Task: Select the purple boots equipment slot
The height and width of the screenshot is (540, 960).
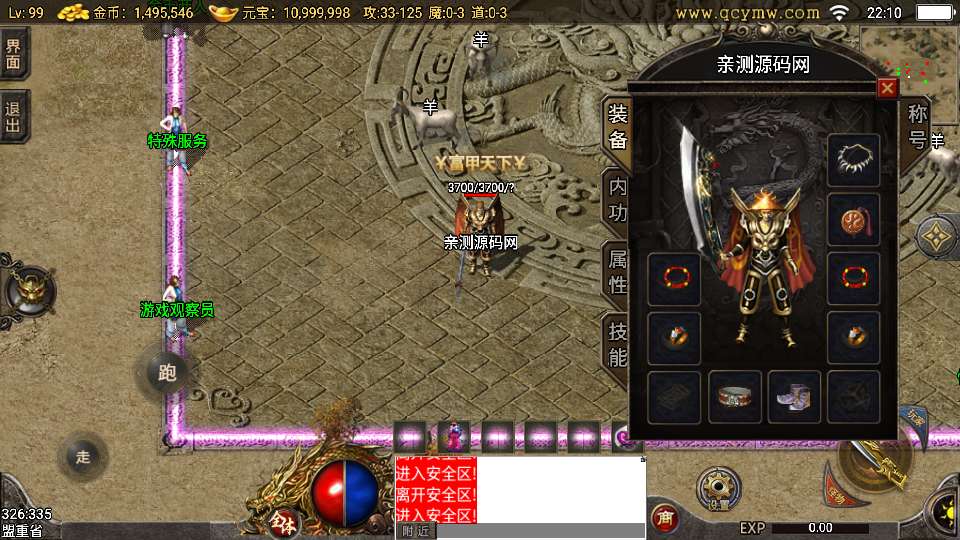Action: pos(795,397)
